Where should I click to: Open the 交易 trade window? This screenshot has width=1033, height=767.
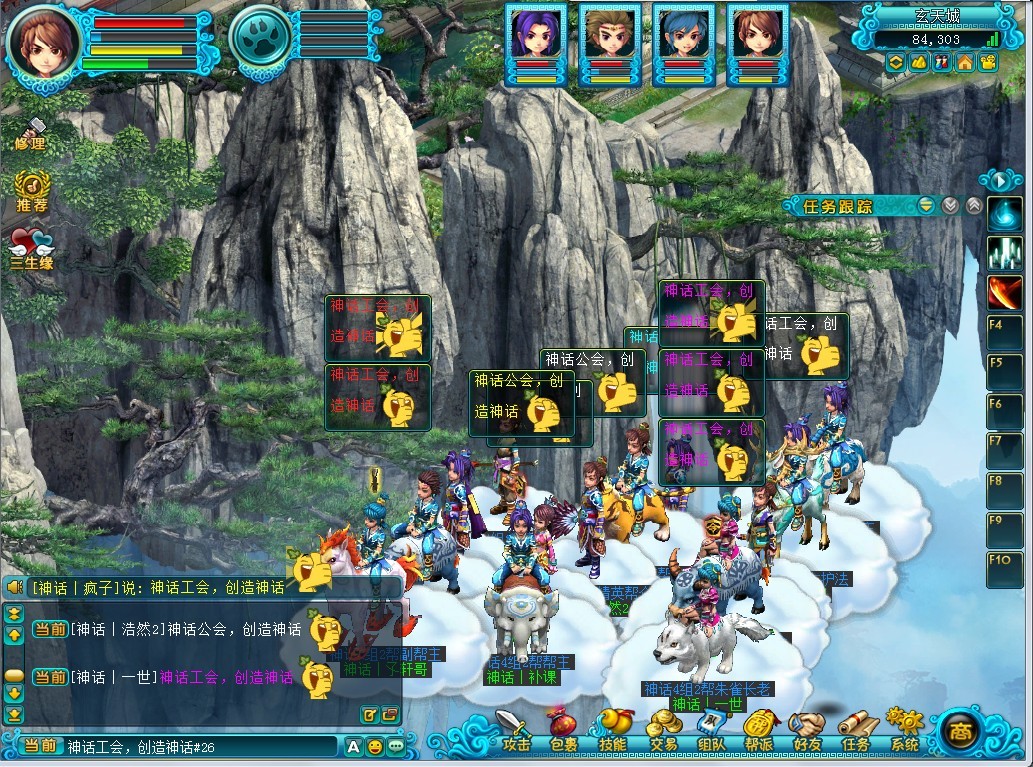(662, 730)
